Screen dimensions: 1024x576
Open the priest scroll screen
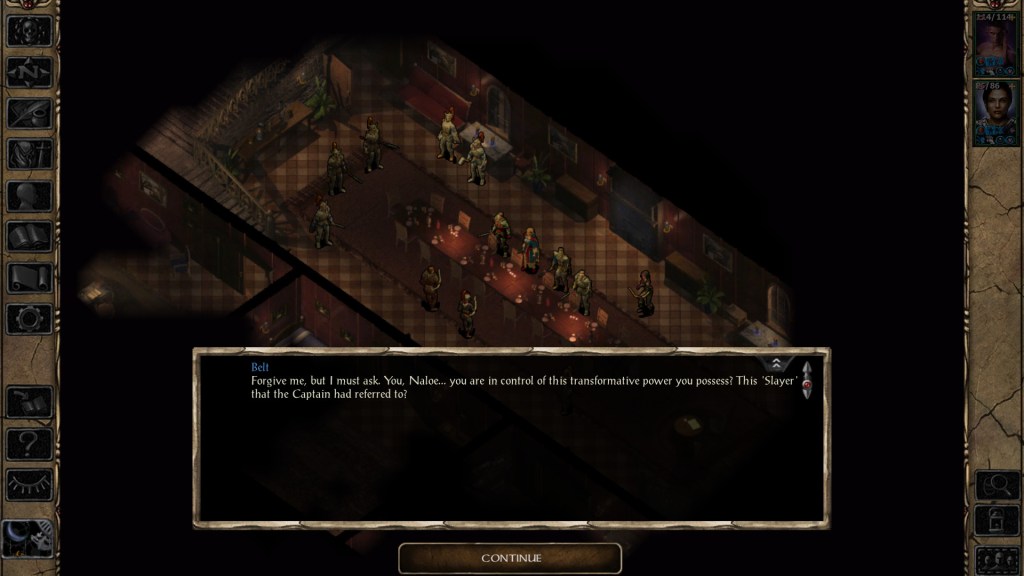click(x=29, y=277)
